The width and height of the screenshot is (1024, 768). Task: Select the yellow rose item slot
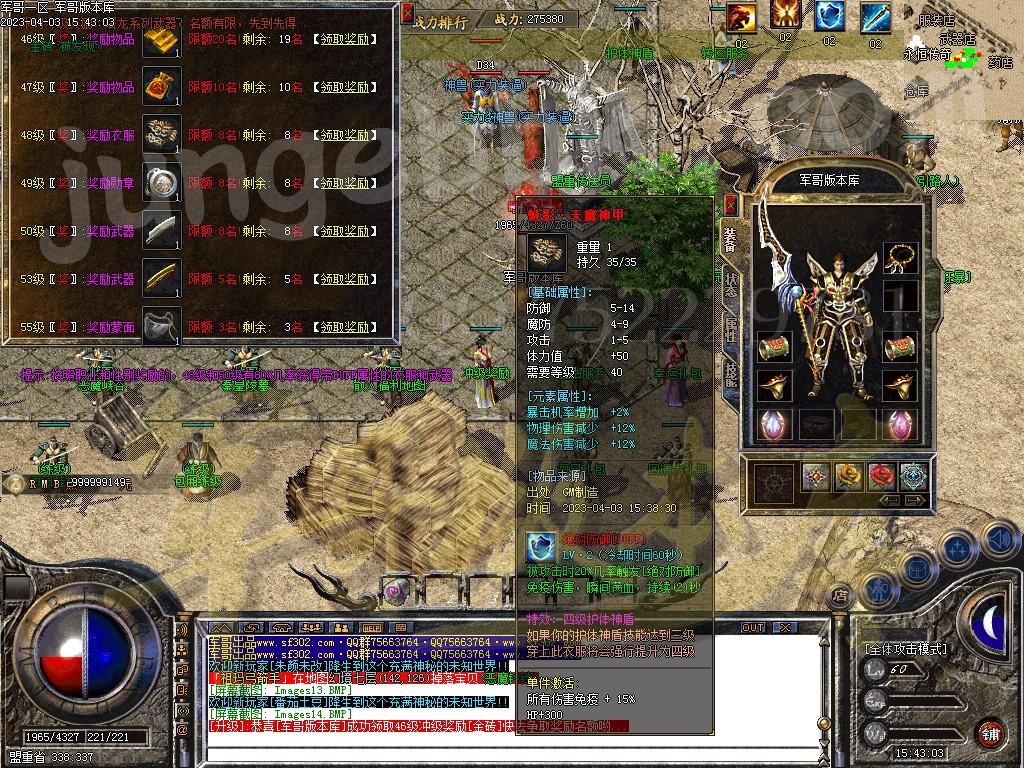pyautogui.click(x=848, y=475)
